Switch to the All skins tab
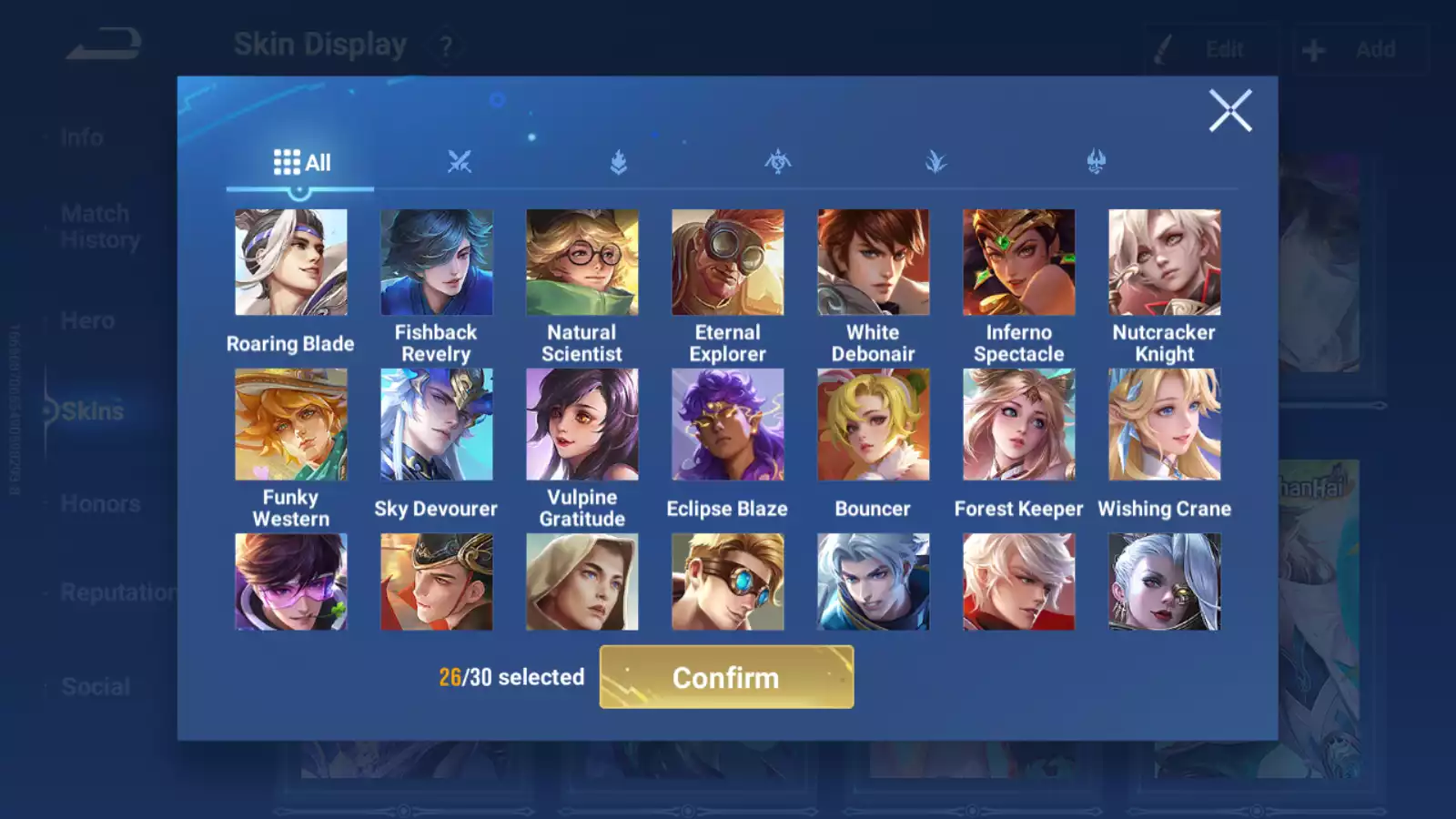This screenshot has width=1456, height=819. 301,163
